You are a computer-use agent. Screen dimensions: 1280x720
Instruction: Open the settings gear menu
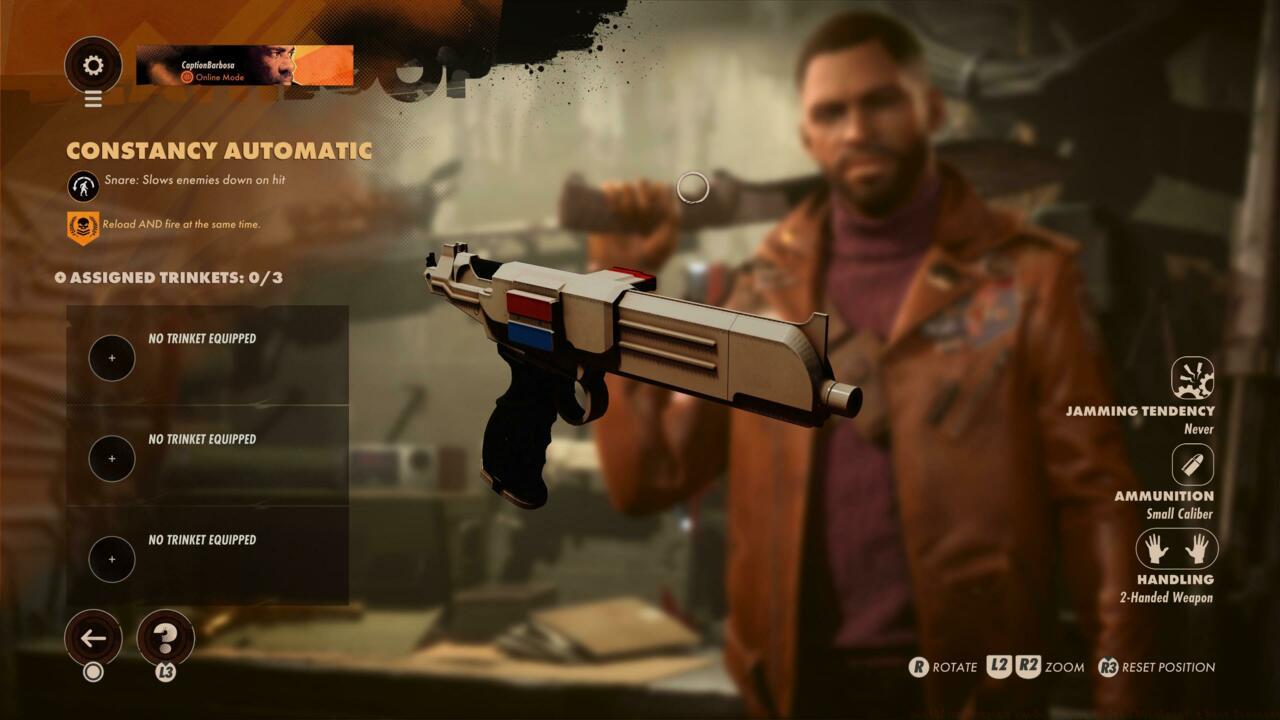pyautogui.click(x=93, y=66)
